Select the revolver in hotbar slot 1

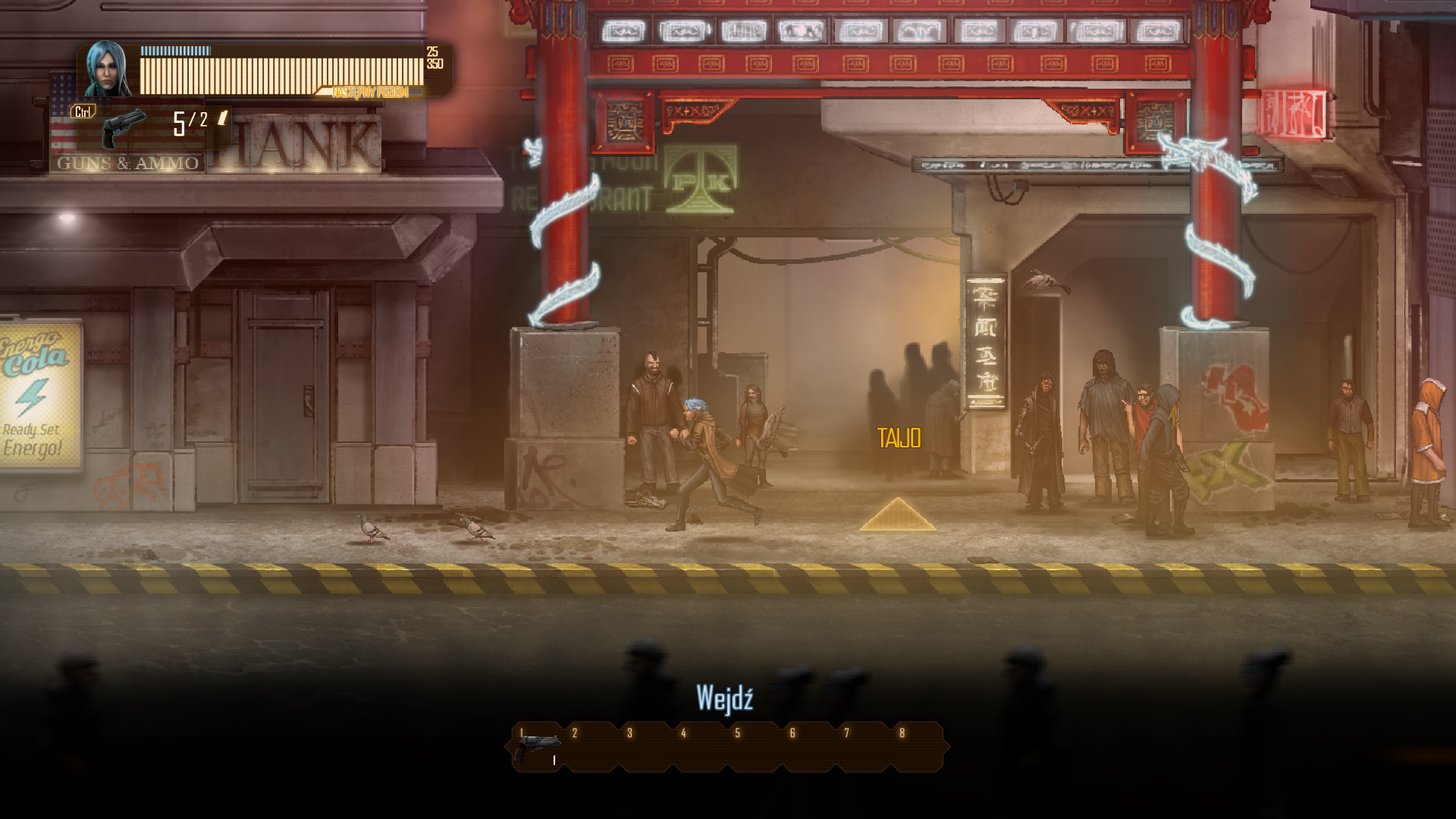(x=537, y=747)
